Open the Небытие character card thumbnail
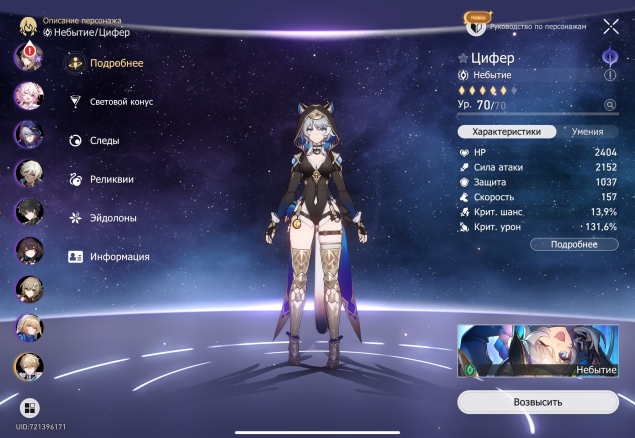The width and height of the screenshot is (635, 438). pos(538,352)
